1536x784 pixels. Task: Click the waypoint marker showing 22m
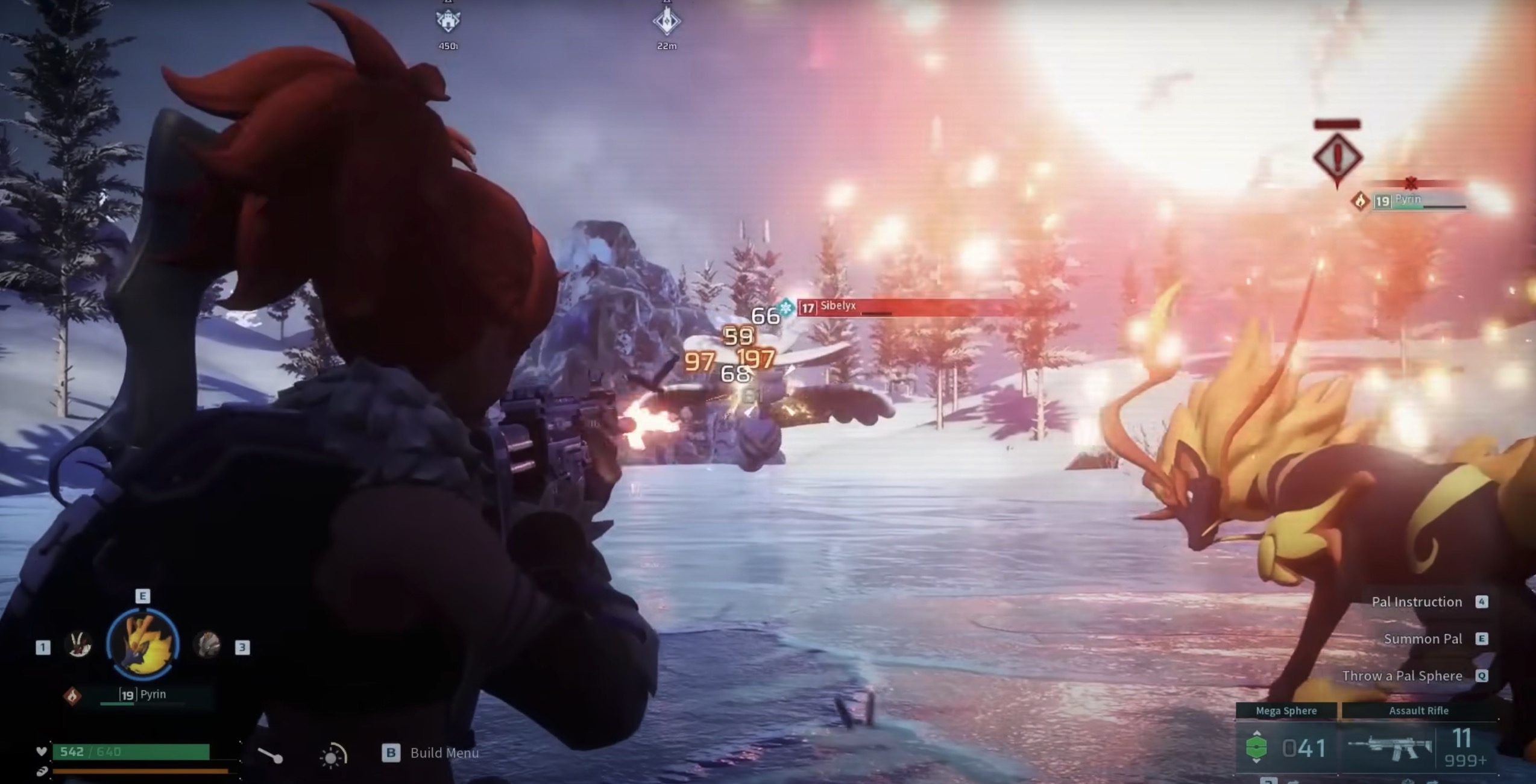(666, 21)
